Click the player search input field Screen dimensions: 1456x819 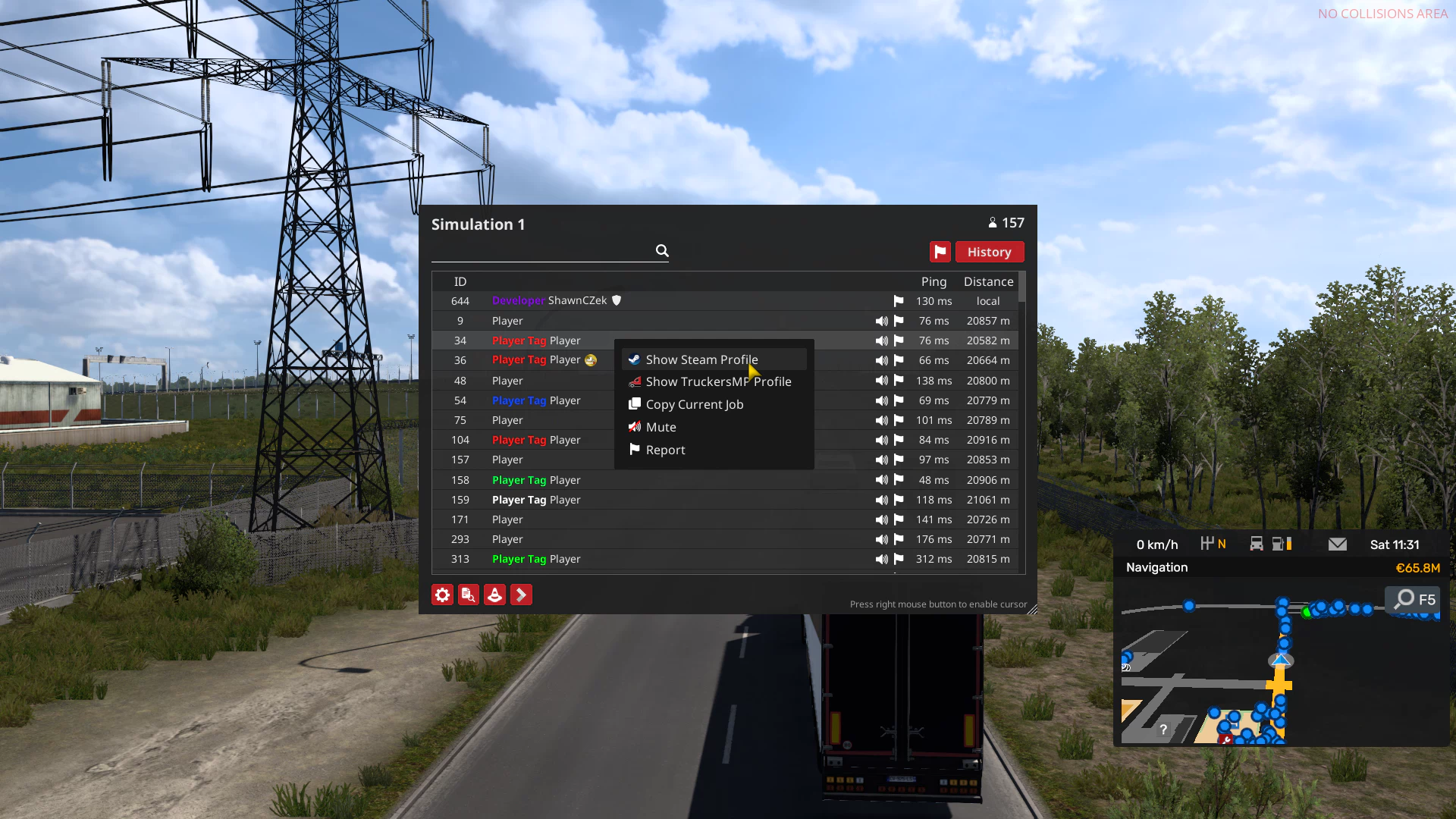pos(546,251)
